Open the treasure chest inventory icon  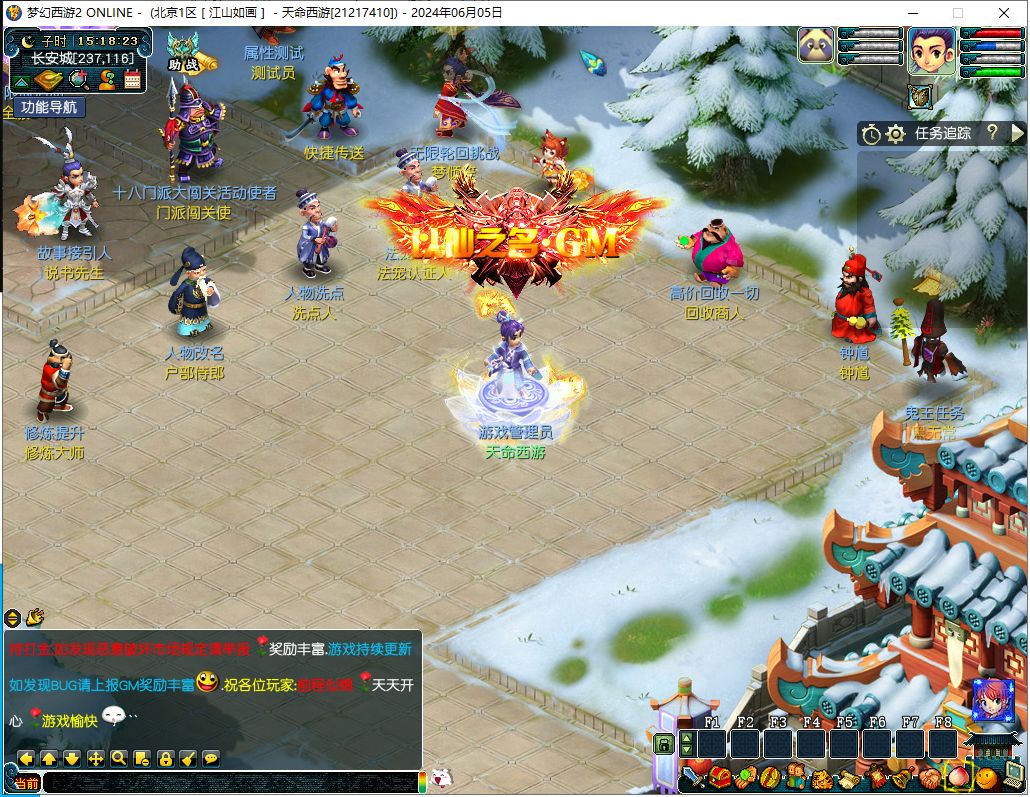point(718,777)
